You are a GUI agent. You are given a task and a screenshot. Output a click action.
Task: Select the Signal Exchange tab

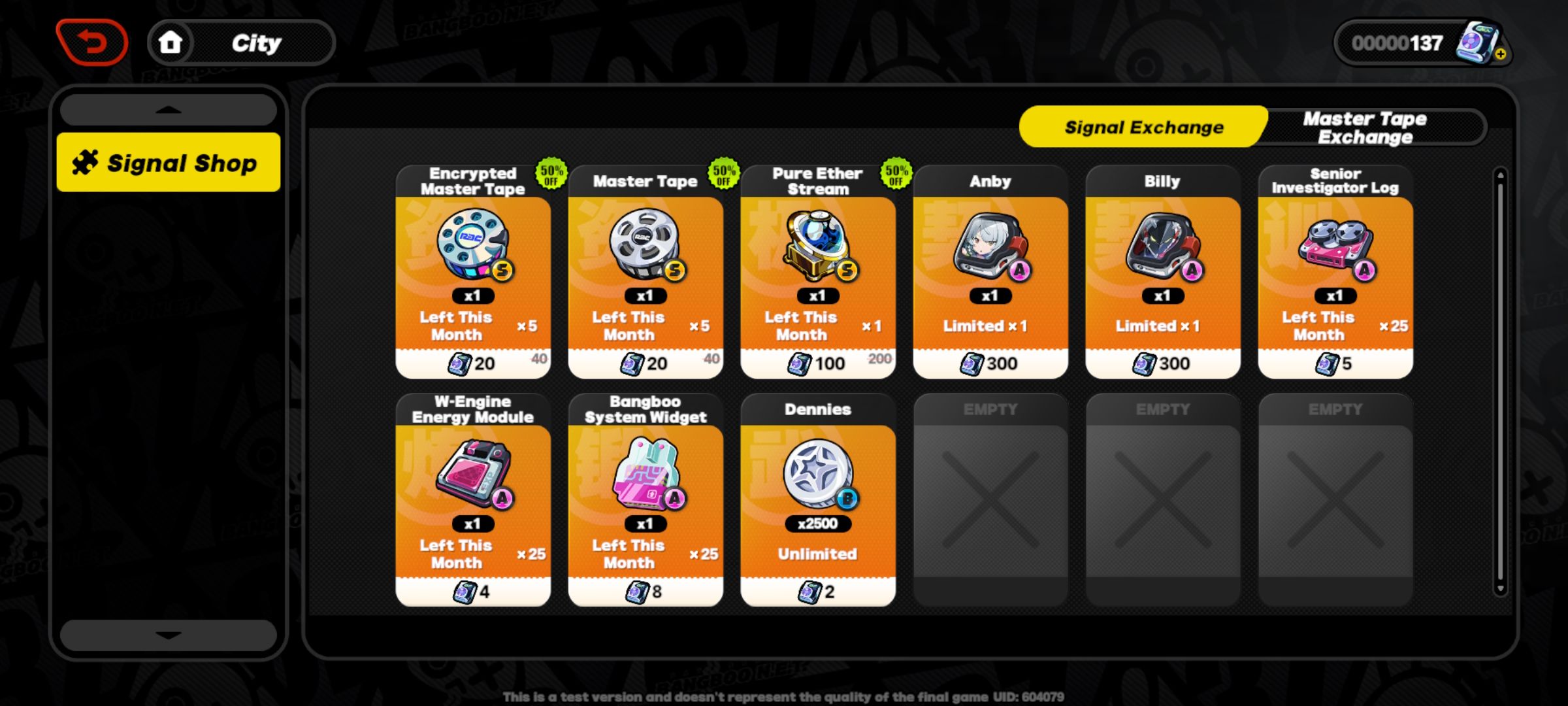[1143, 127]
